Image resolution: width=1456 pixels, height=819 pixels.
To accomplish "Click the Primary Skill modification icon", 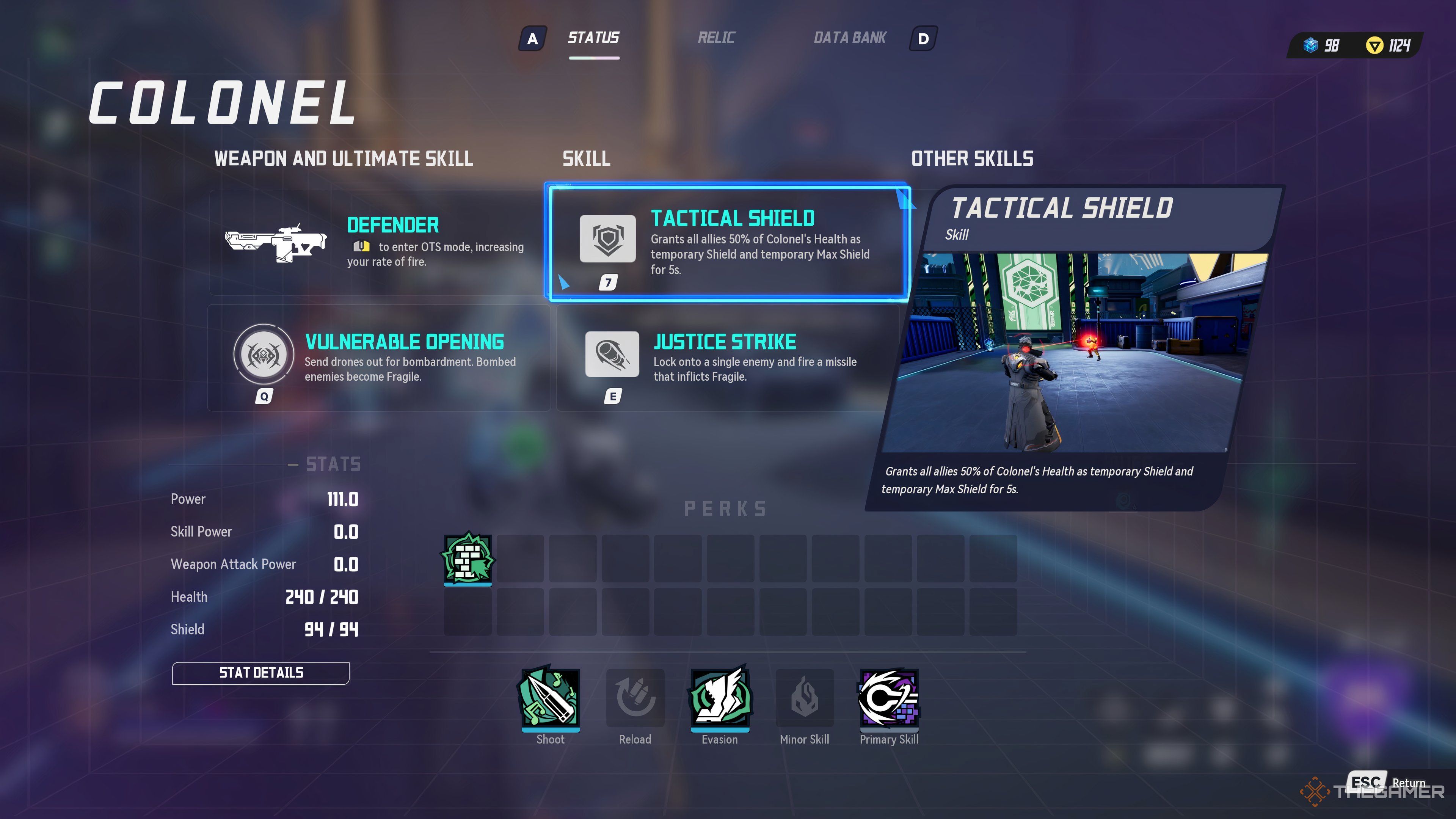I will (x=888, y=698).
